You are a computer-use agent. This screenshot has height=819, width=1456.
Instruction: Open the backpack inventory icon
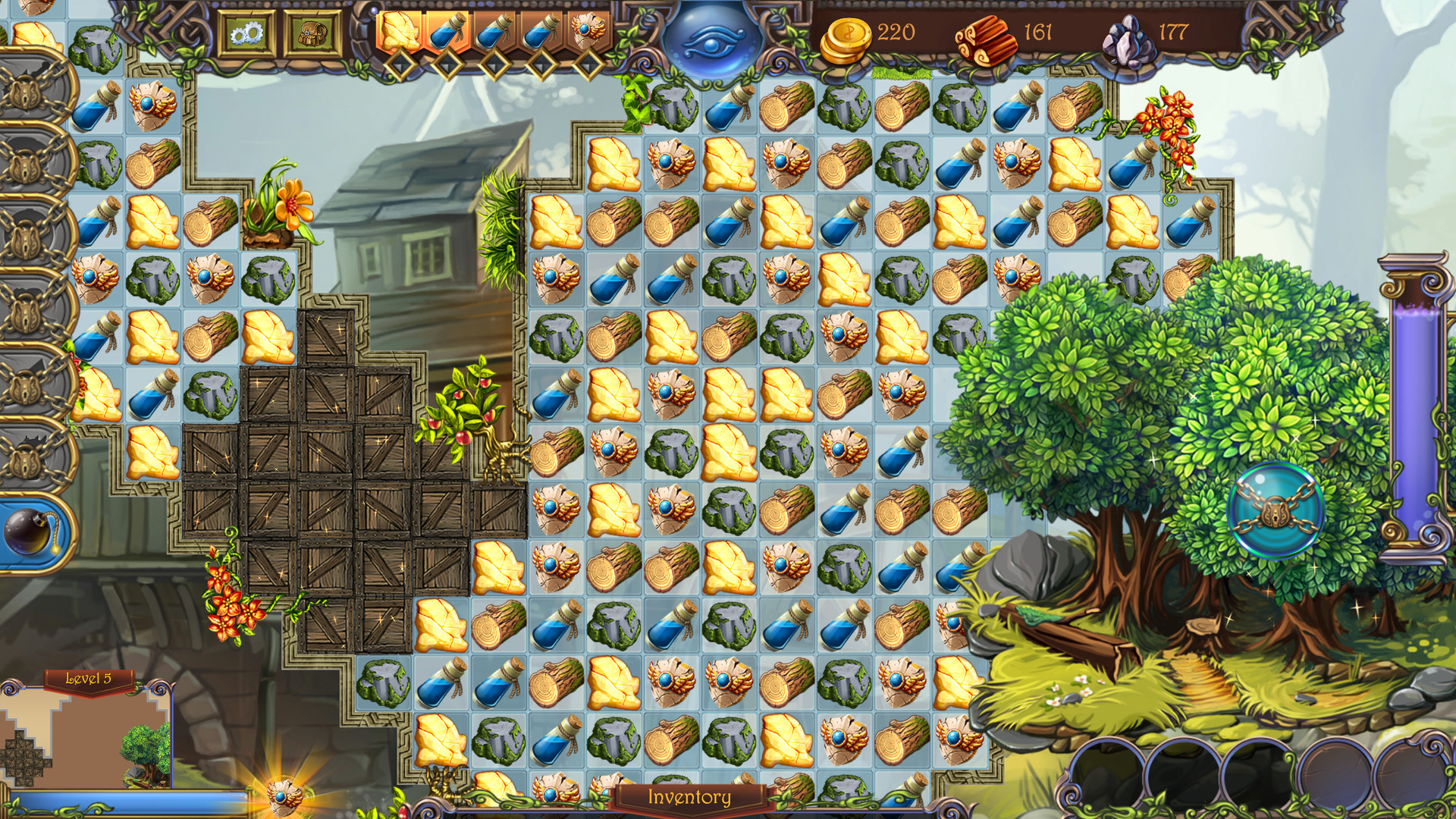coord(313,32)
